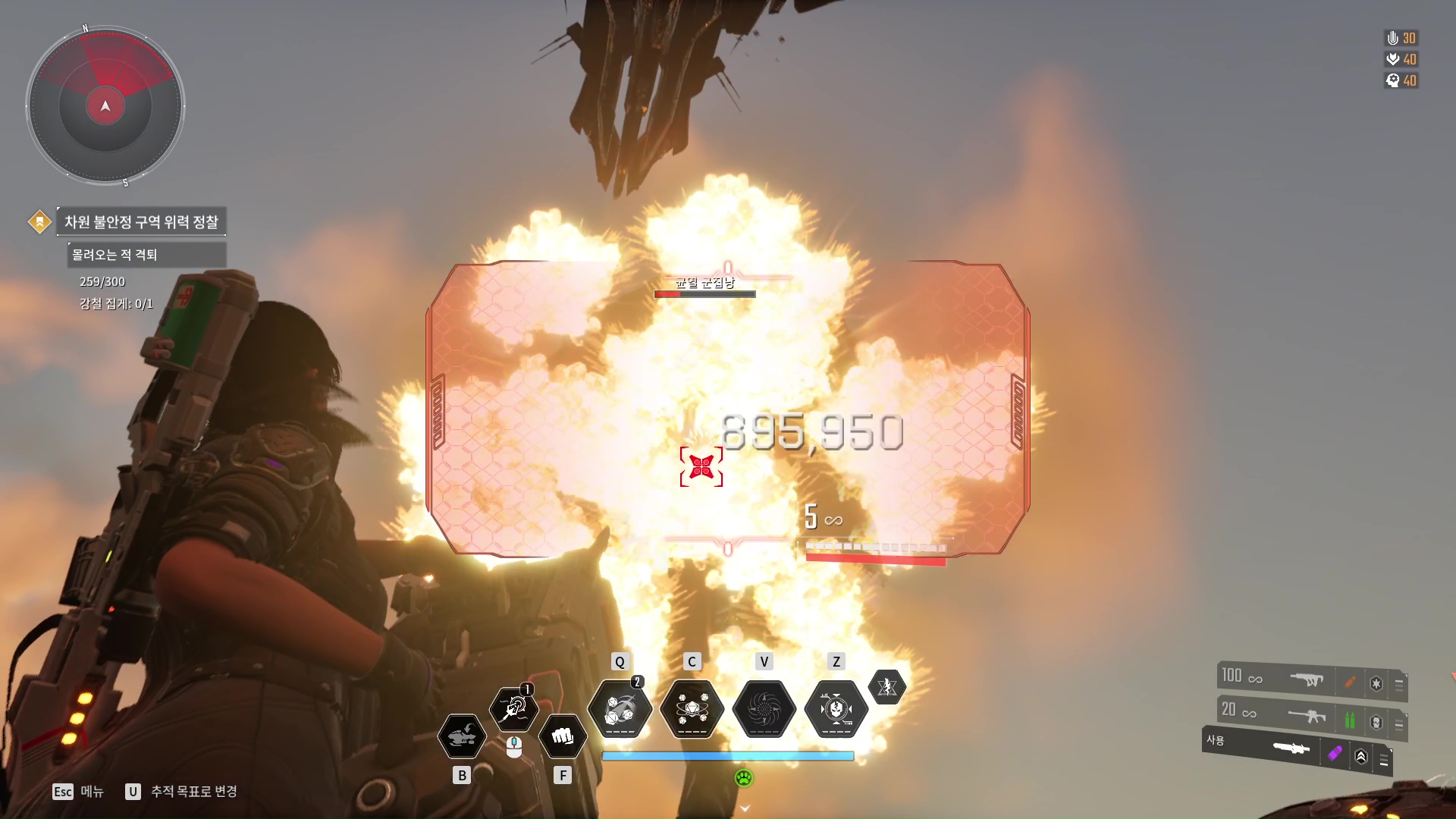Click the green paw pet icon
This screenshot has width=1456, height=819.
(x=744, y=778)
